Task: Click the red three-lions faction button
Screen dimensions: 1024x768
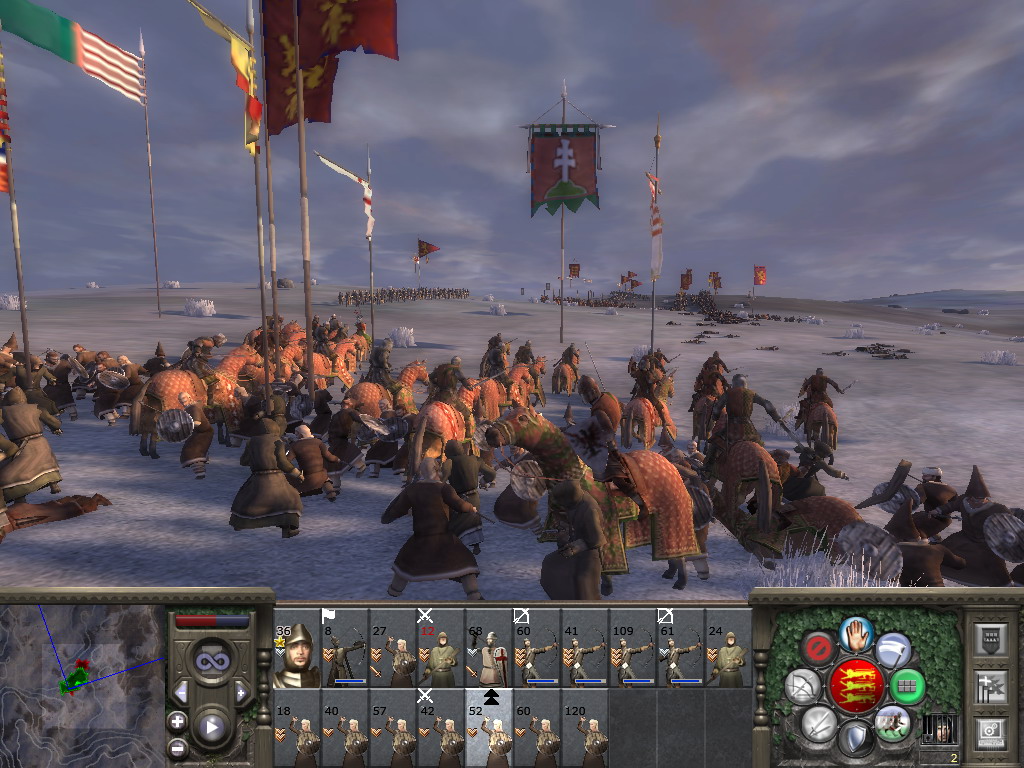Action: (x=855, y=686)
